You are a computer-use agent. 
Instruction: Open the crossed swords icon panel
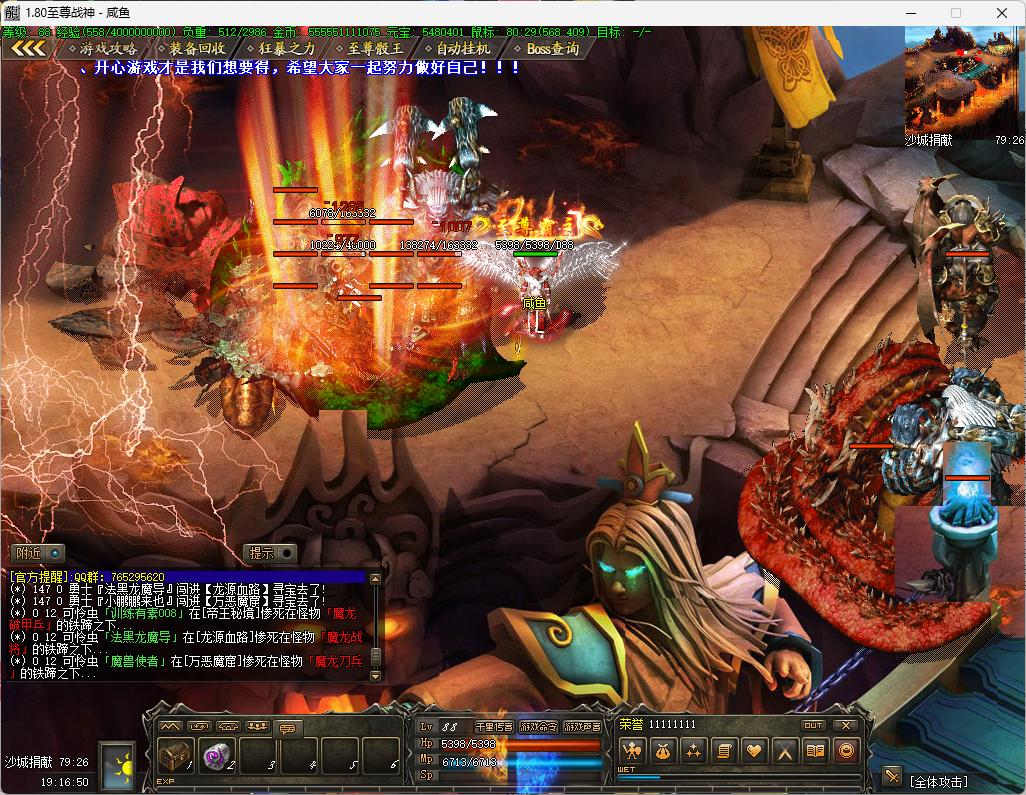coord(786,750)
